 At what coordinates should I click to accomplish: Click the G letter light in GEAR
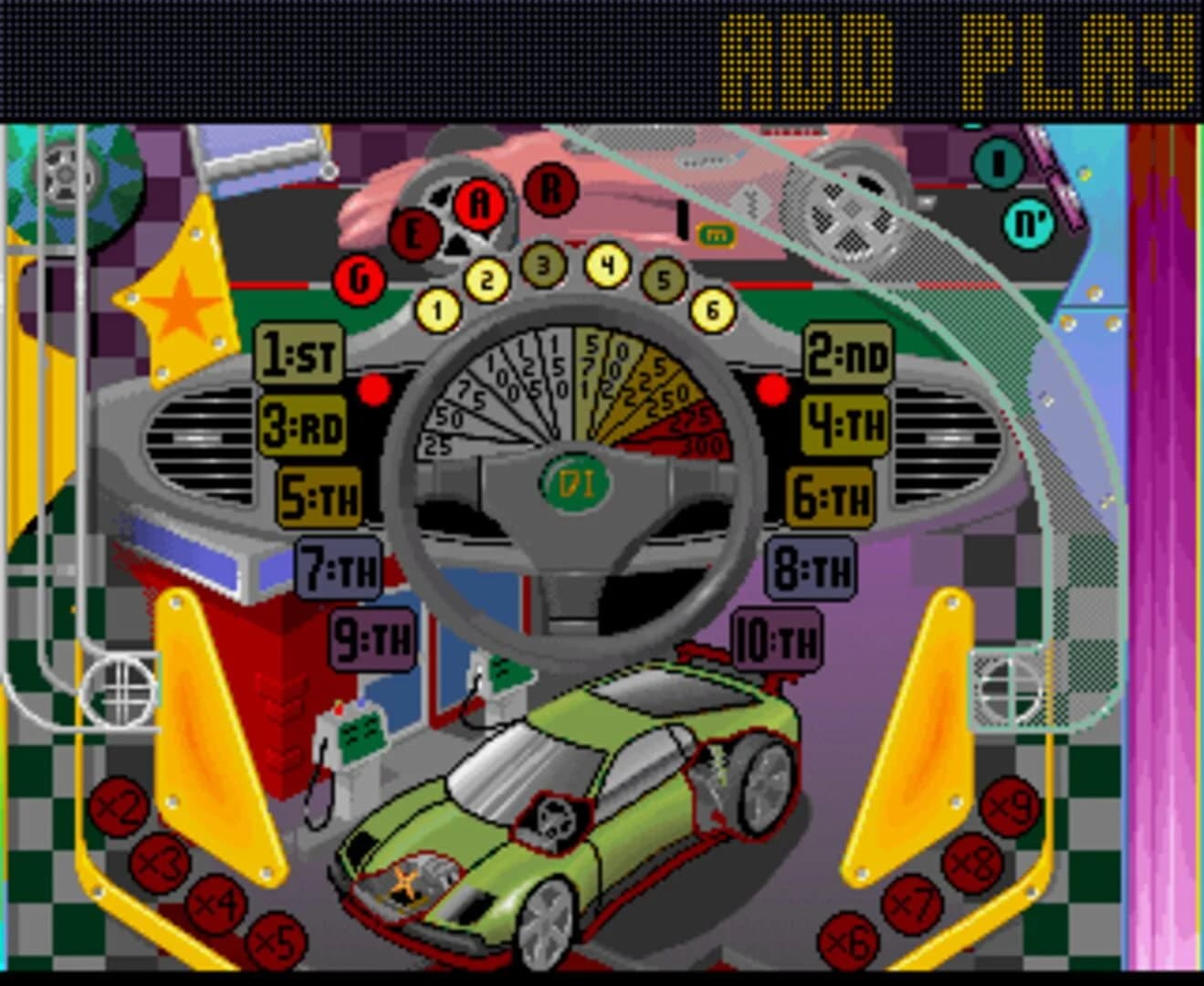(359, 278)
